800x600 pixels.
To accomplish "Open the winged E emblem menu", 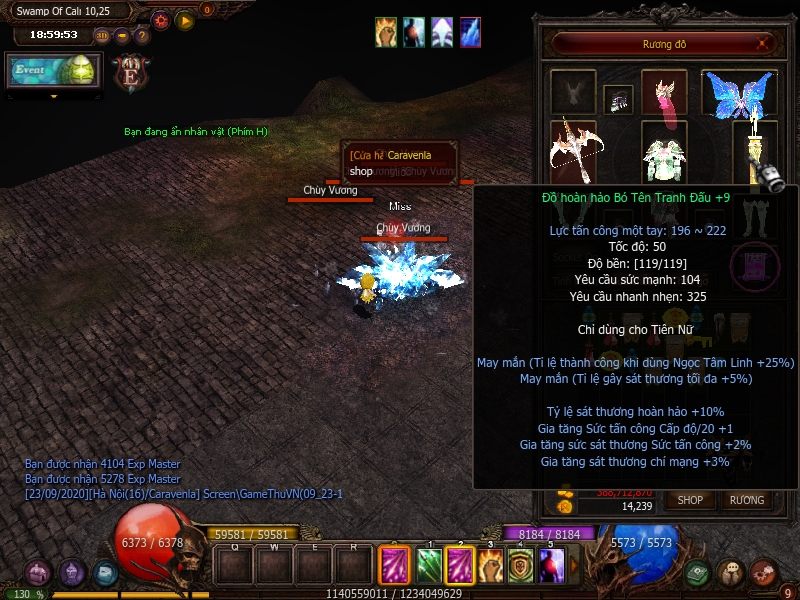I will (131, 73).
